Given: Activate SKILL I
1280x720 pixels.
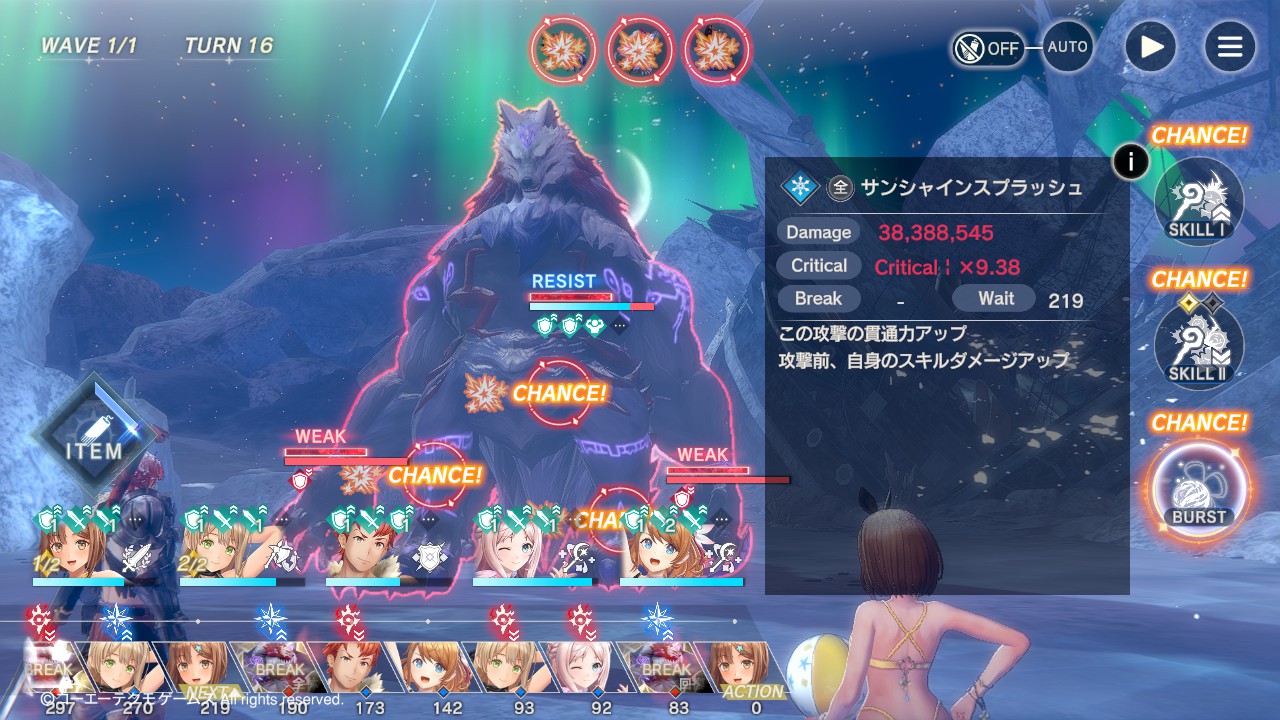Looking at the screenshot, I should 1199,202.
